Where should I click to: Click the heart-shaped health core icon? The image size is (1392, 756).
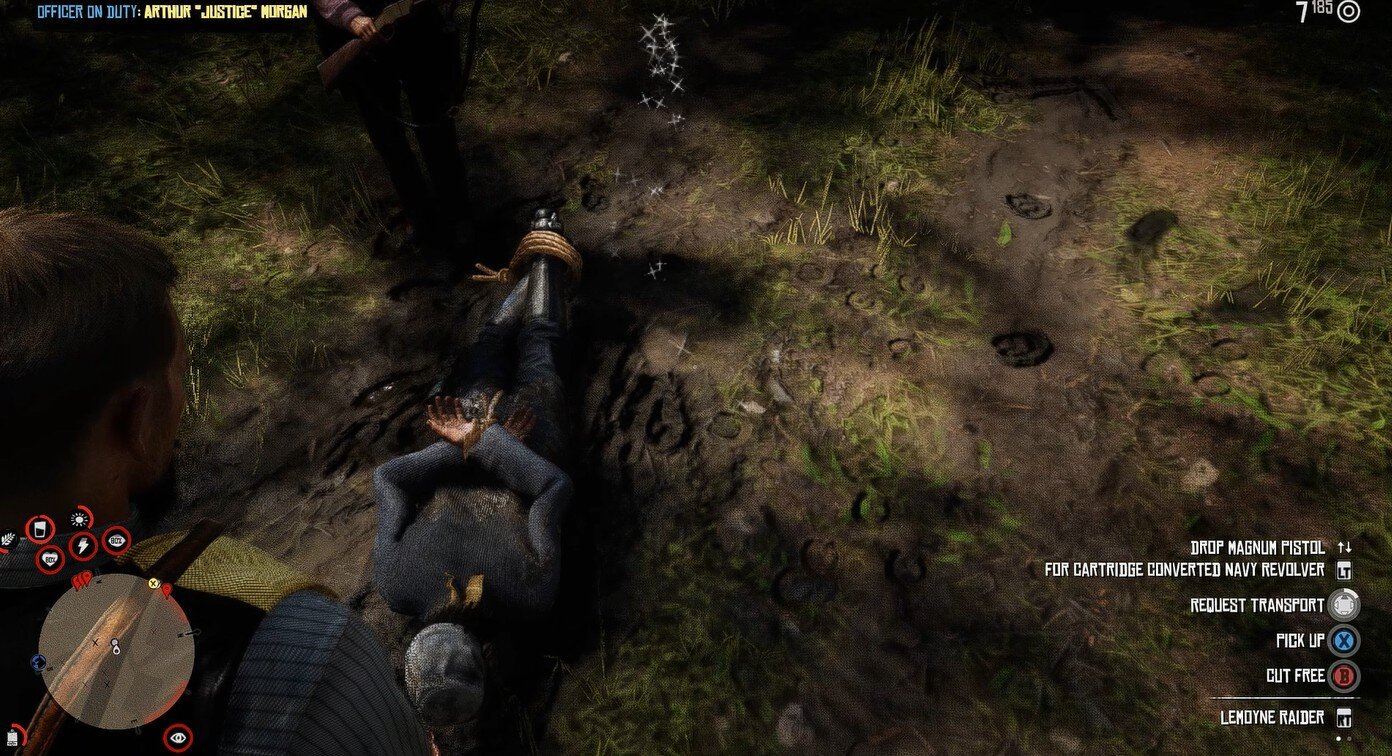pyautogui.click(x=50, y=560)
